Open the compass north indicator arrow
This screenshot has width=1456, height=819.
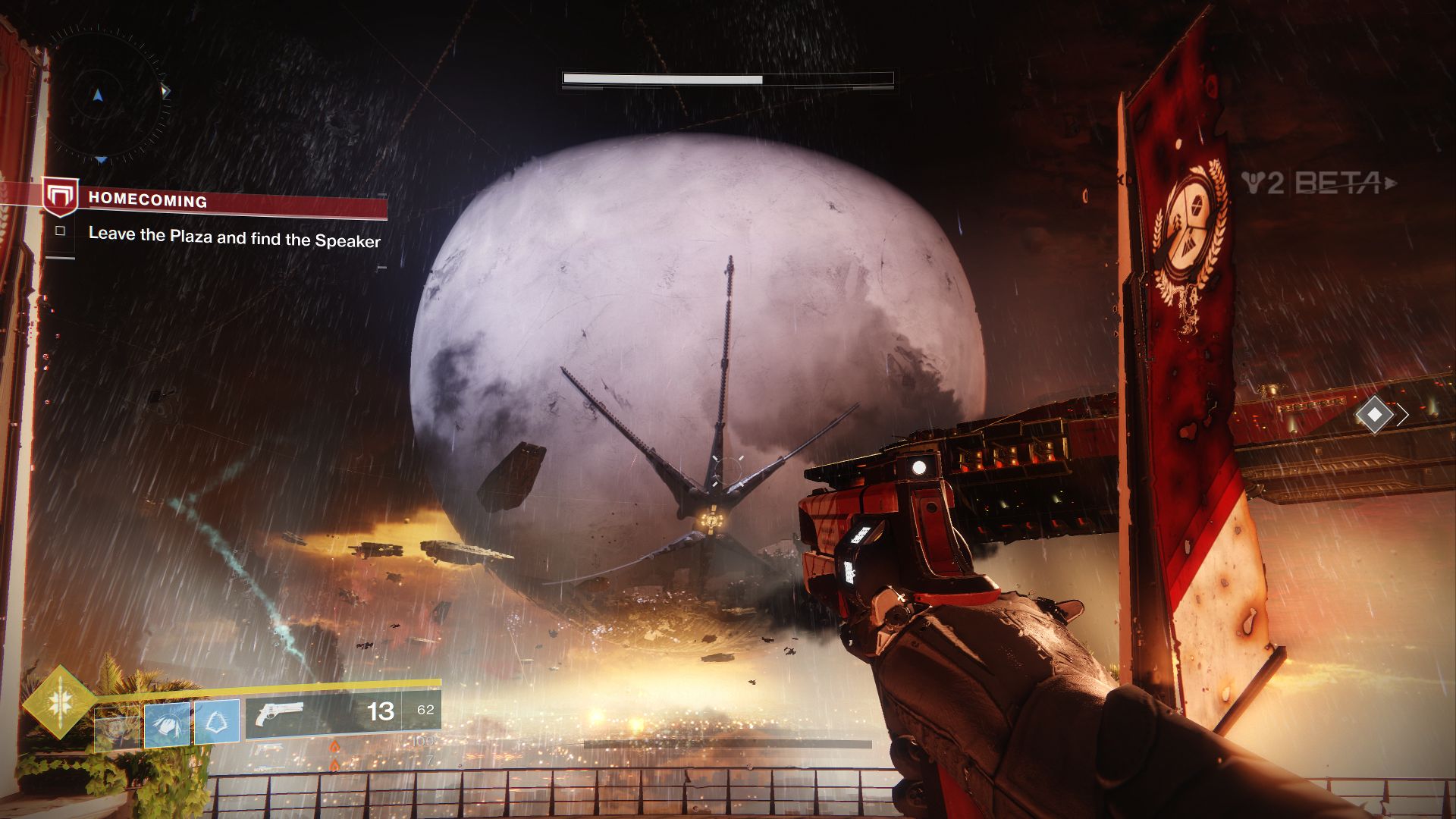(x=97, y=93)
